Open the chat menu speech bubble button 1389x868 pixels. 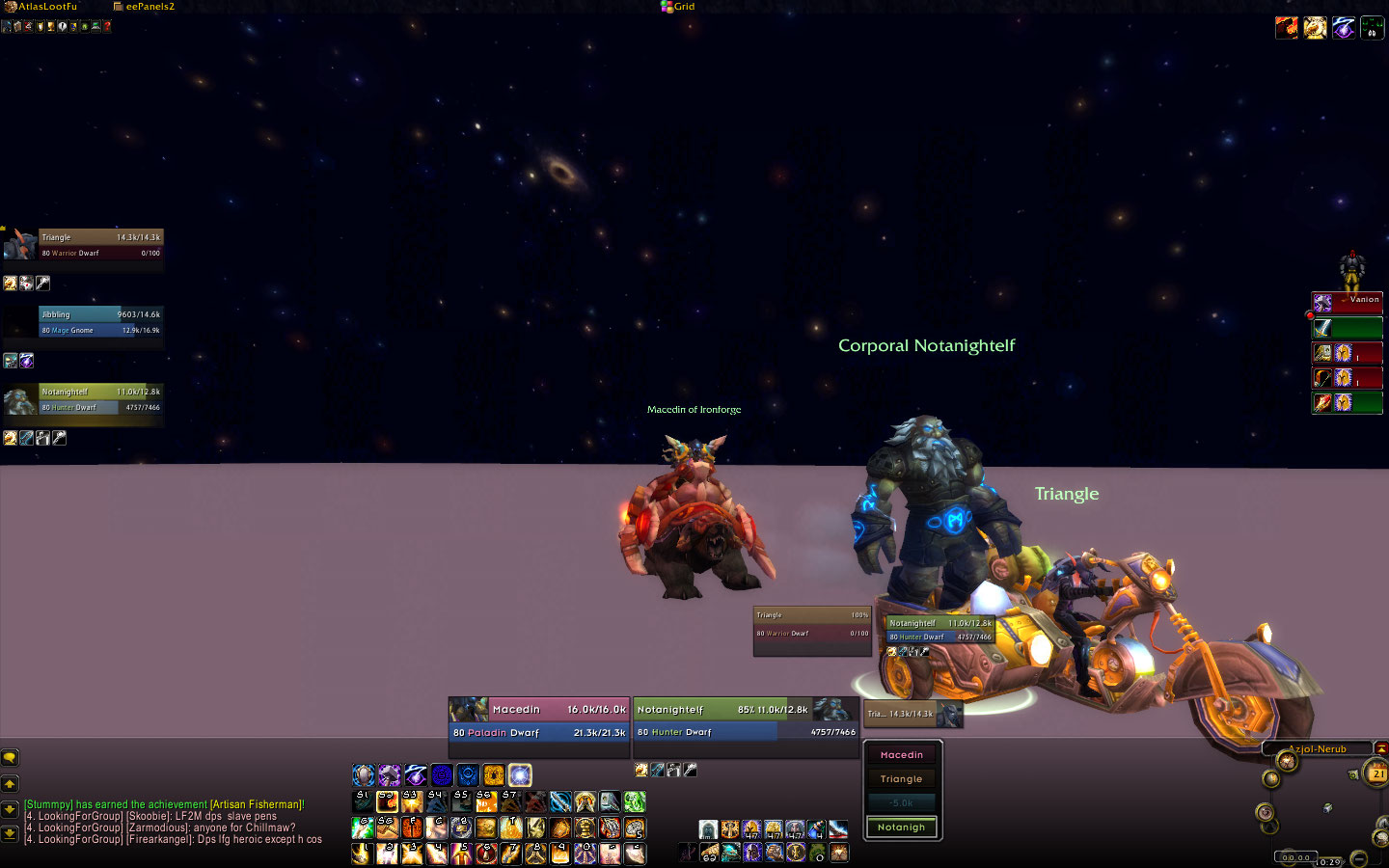click(10, 758)
